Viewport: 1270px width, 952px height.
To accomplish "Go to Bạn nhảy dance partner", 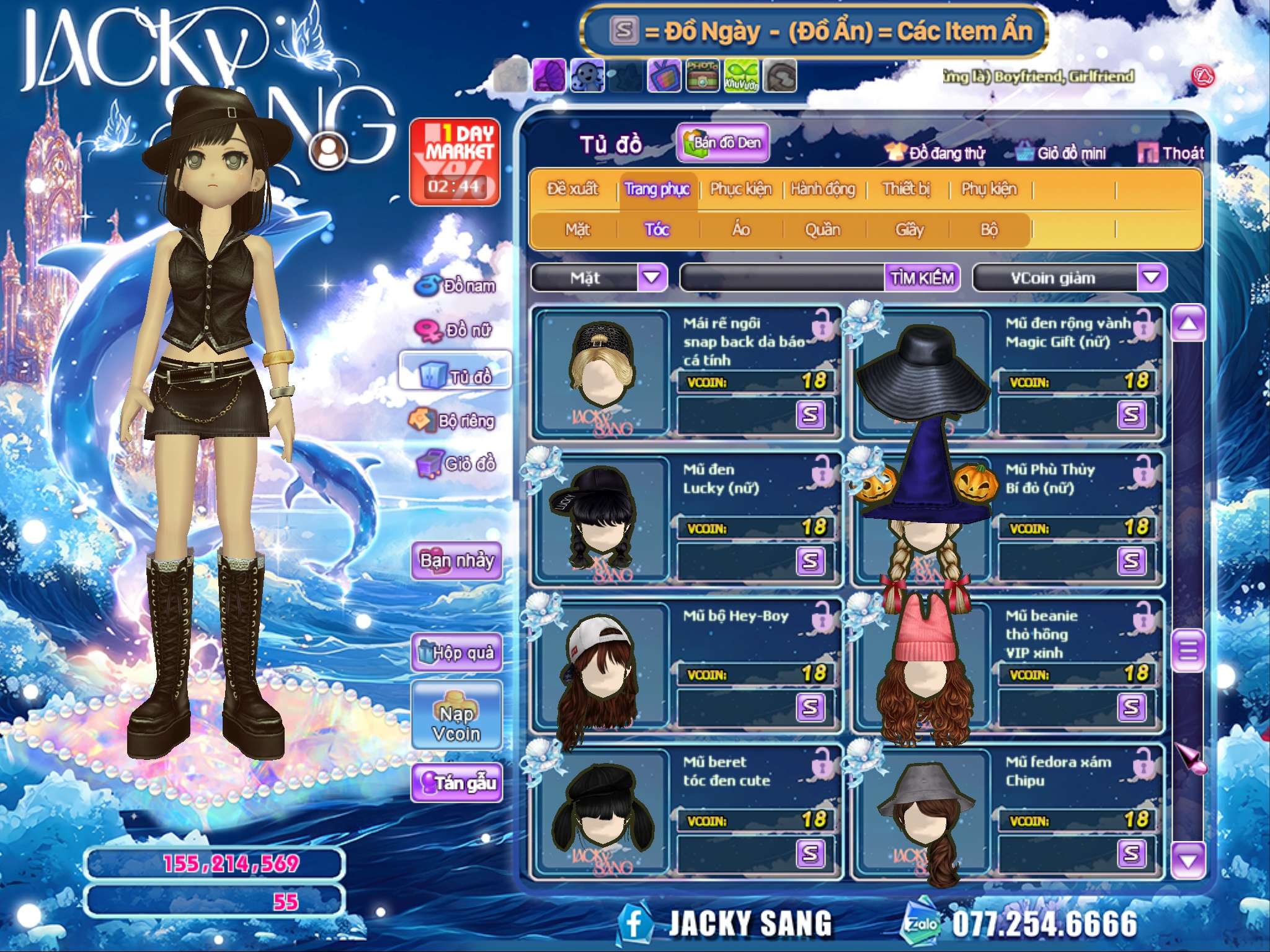I will [x=457, y=561].
